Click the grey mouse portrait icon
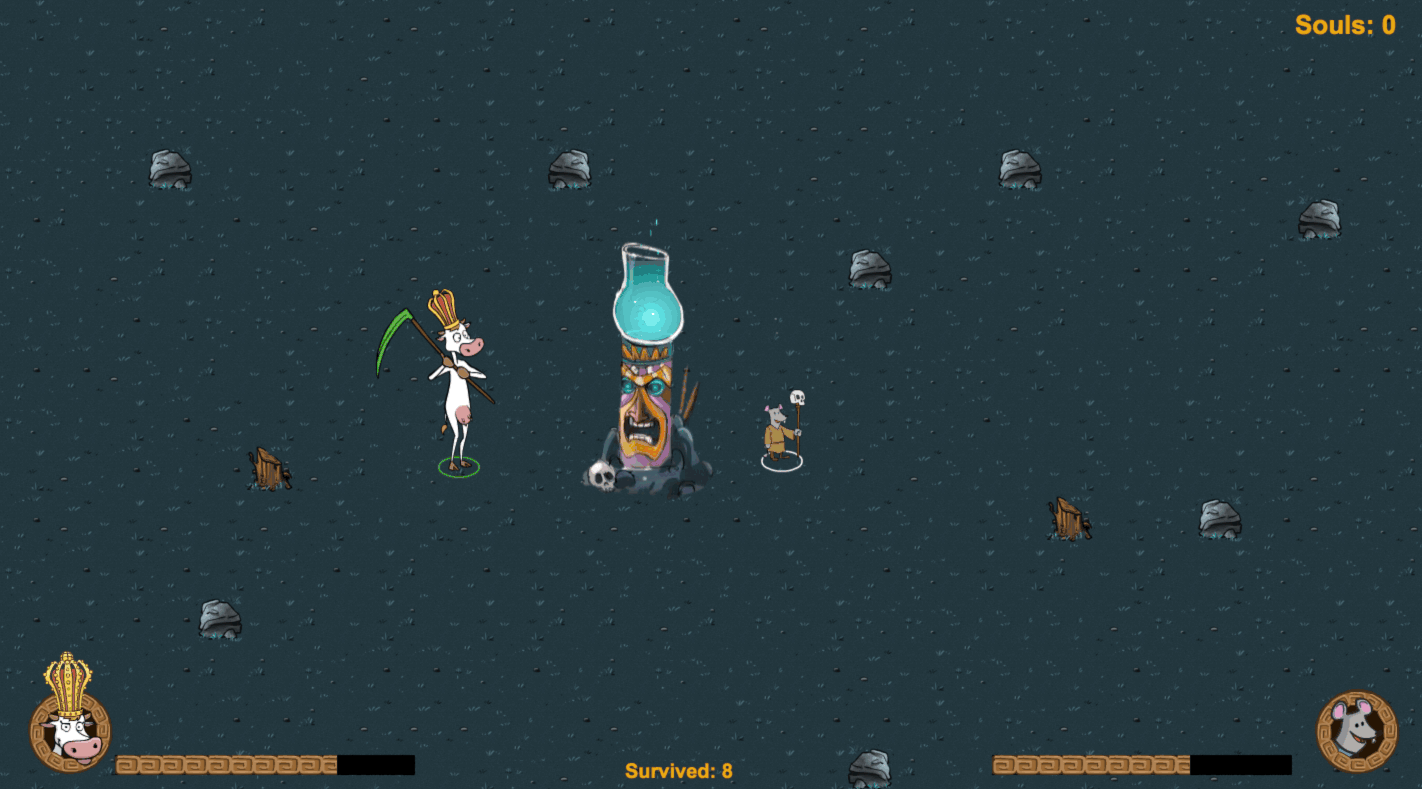This screenshot has height=789, width=1422. [1356, 731]
